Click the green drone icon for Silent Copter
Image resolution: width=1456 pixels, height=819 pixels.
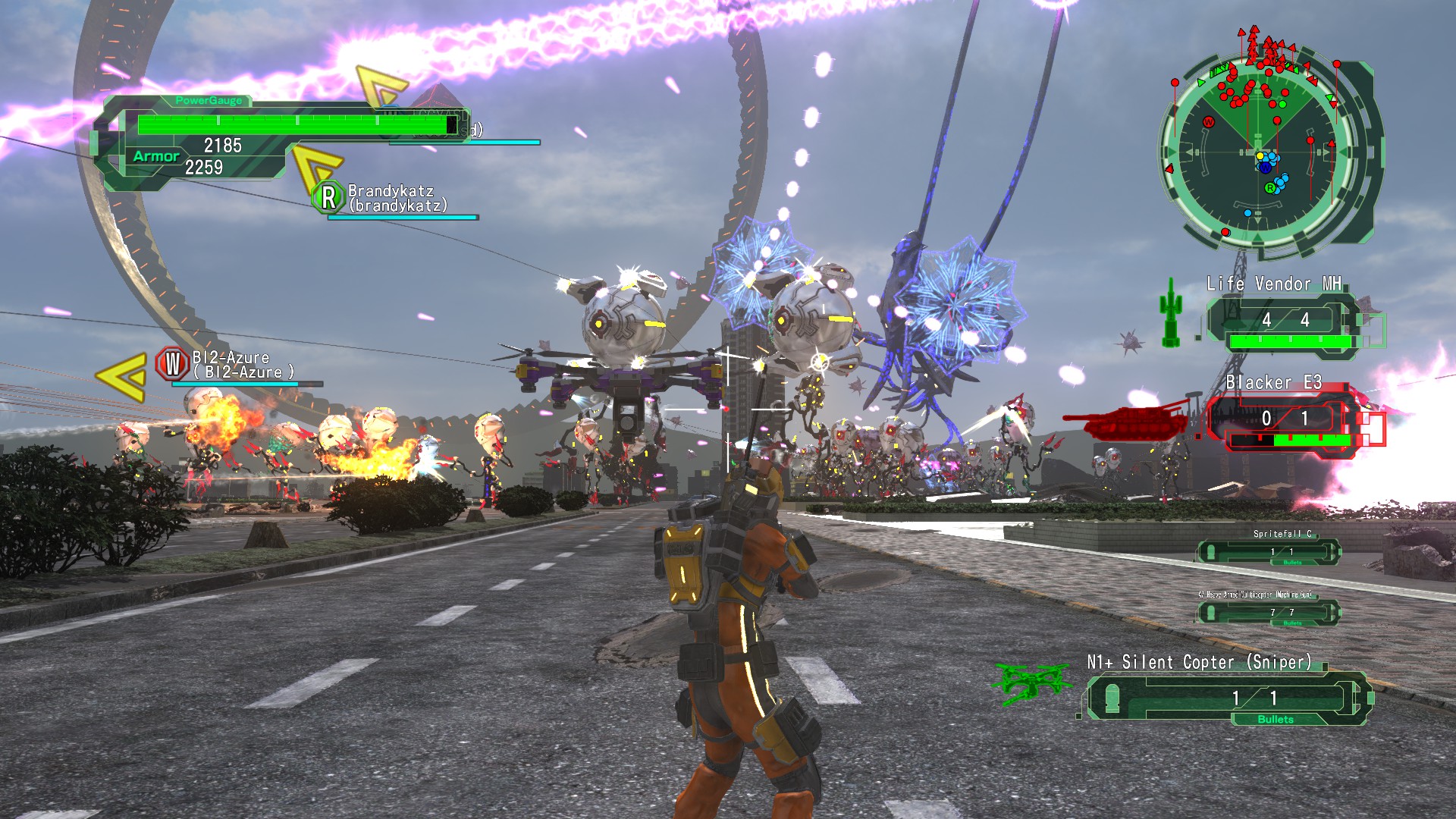click(x=1031, y=682)
